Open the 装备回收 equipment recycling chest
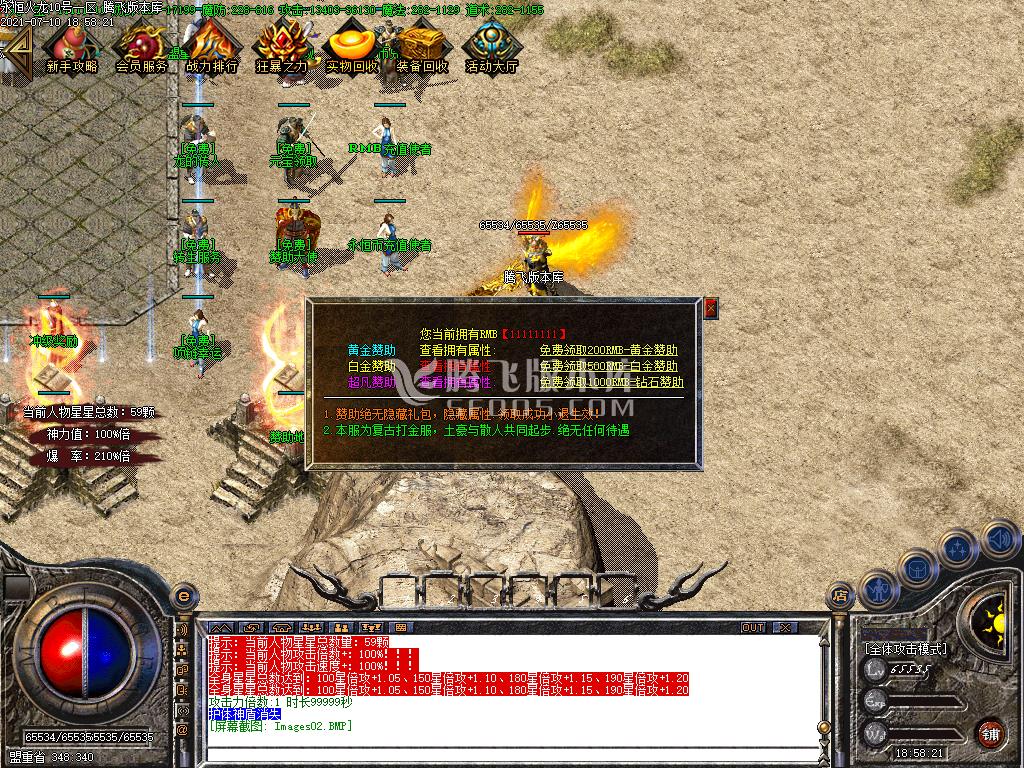Image resolution: width=1024 pixels, height=768 pixels. 422,47
